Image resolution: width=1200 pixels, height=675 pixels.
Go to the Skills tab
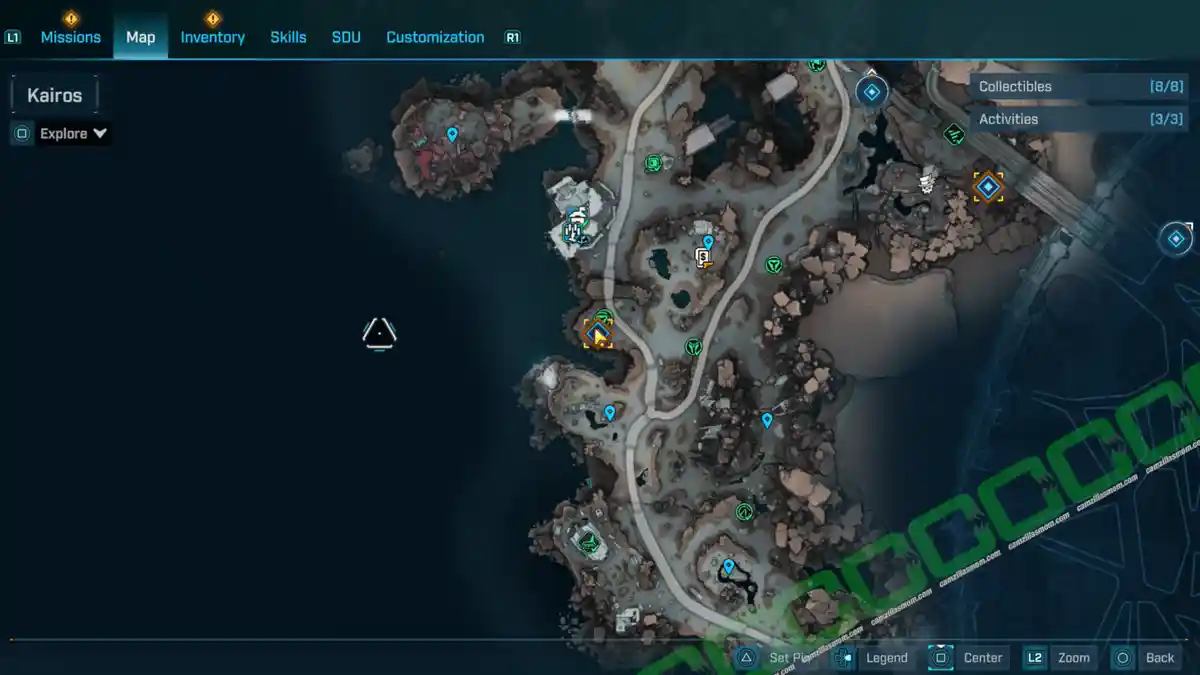[288, 37]
